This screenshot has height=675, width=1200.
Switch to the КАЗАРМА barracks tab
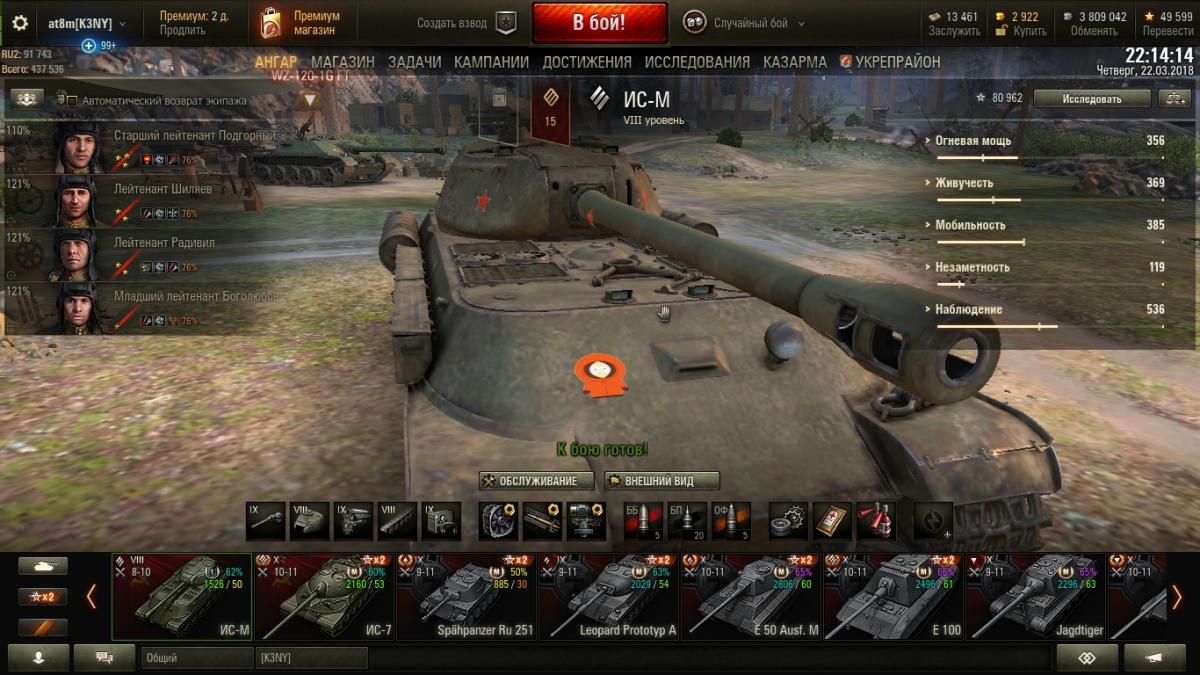(795, 62)
